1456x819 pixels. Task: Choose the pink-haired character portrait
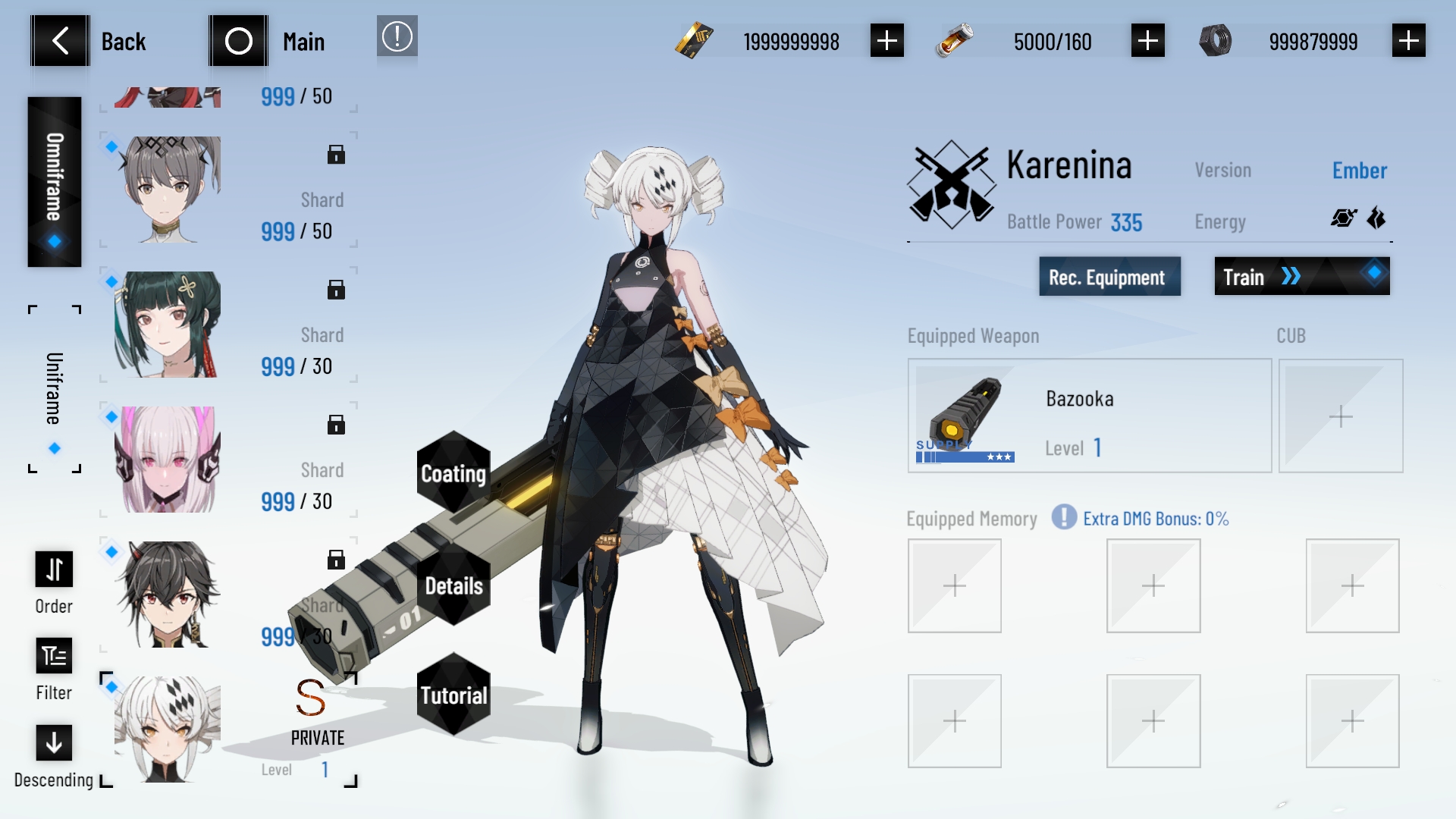(x=168, y=460)
